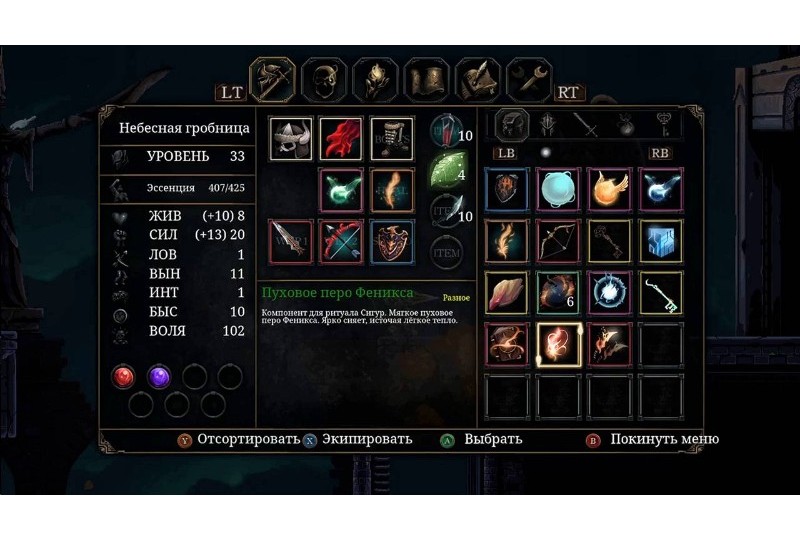Select the red bow and arrow slot
800x540 pixels.
(x=341, y=241)
